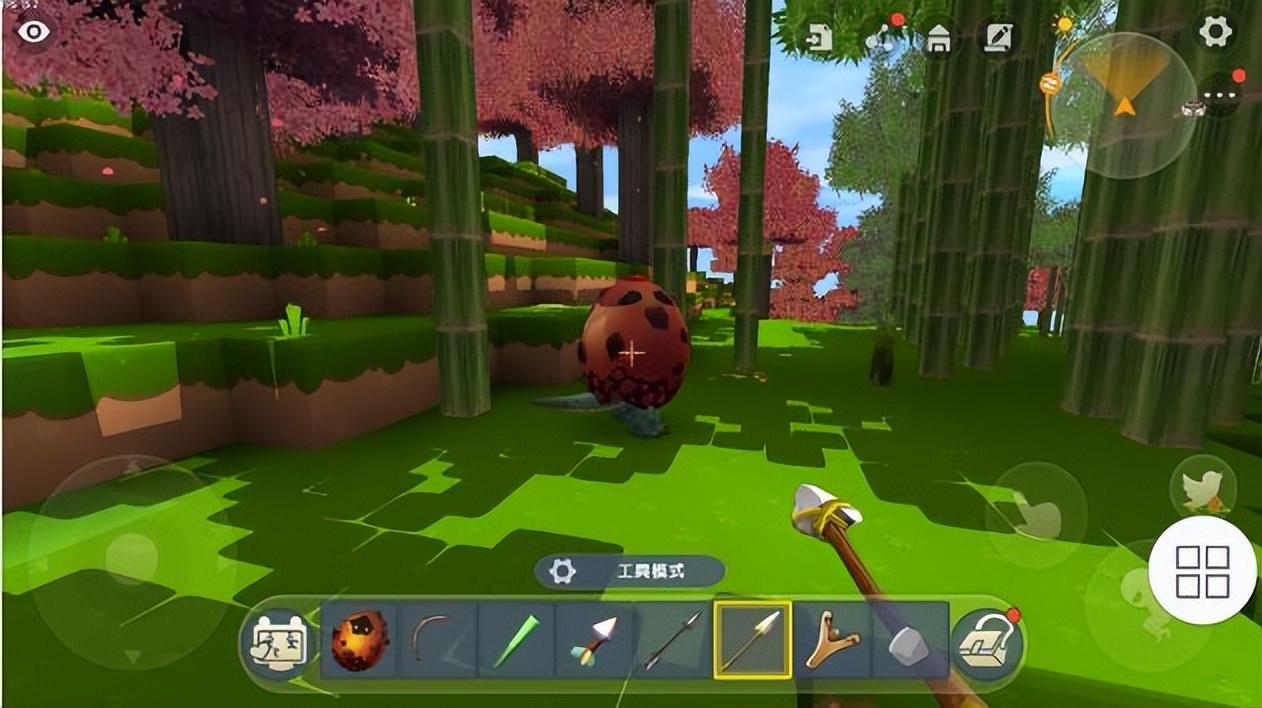Image resolution: width=1262 pixels, height=708 pixels.
Task: Open the scroll and pencil icon
Action: (997, 38)
